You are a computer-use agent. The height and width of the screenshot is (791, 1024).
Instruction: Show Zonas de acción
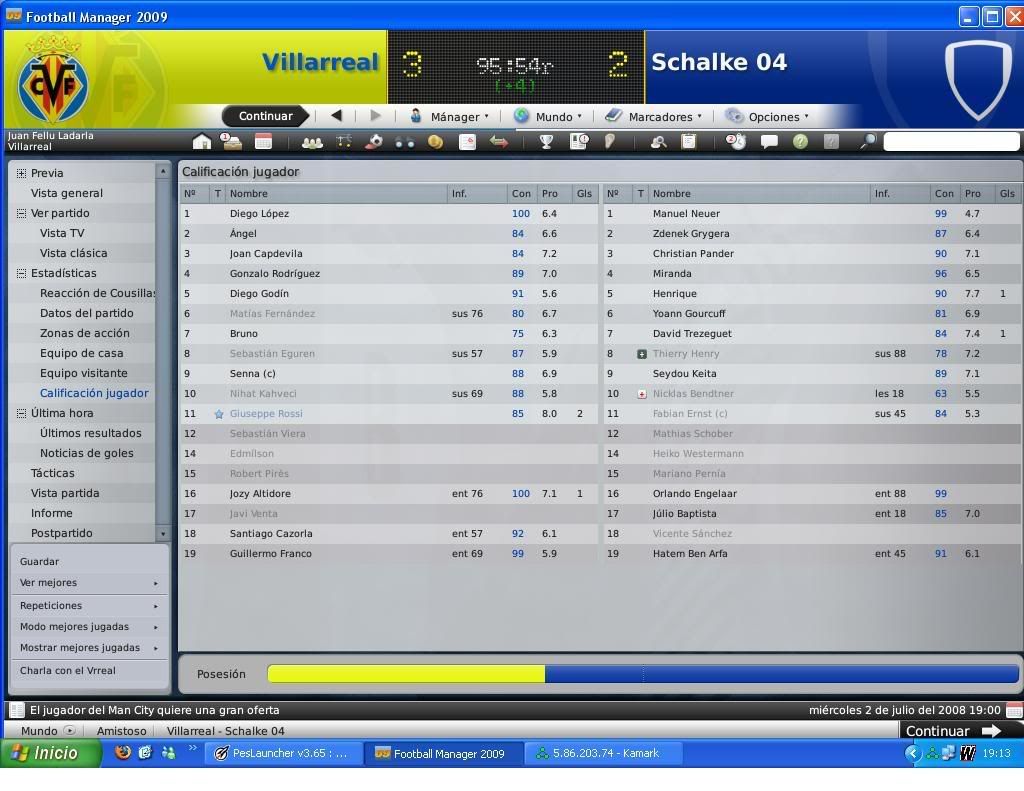pos(84,333)
